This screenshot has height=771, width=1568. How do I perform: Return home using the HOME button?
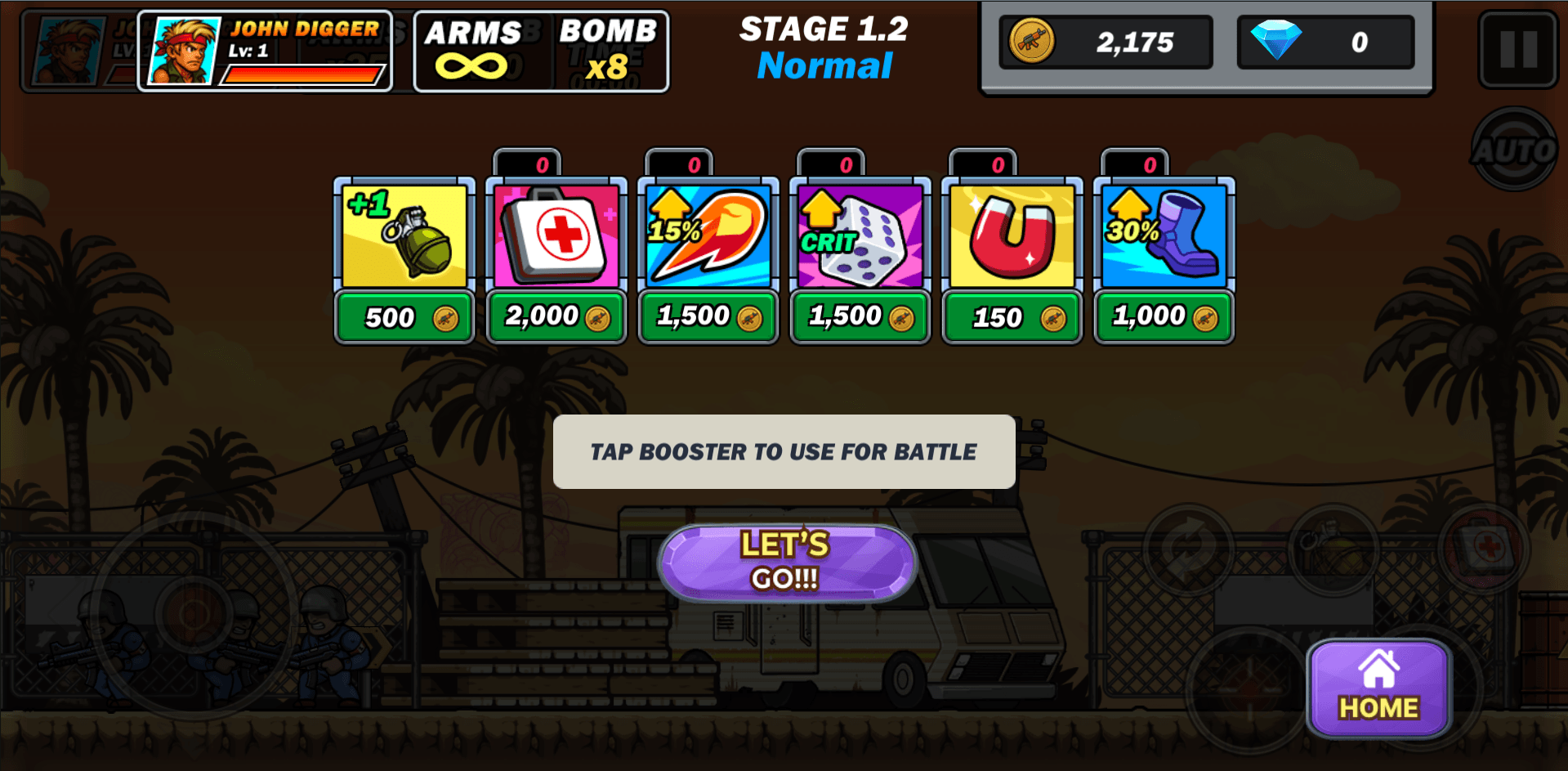pos(1378,687)
